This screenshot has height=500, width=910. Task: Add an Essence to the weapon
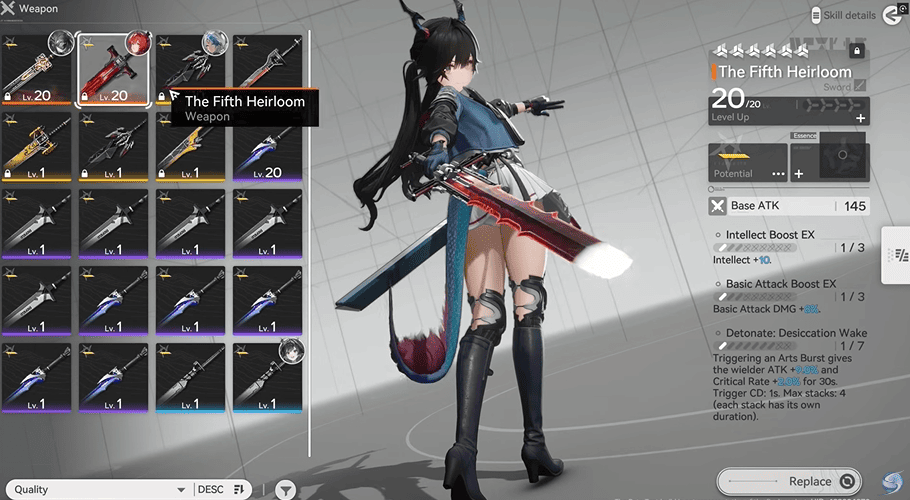(799, 174)
